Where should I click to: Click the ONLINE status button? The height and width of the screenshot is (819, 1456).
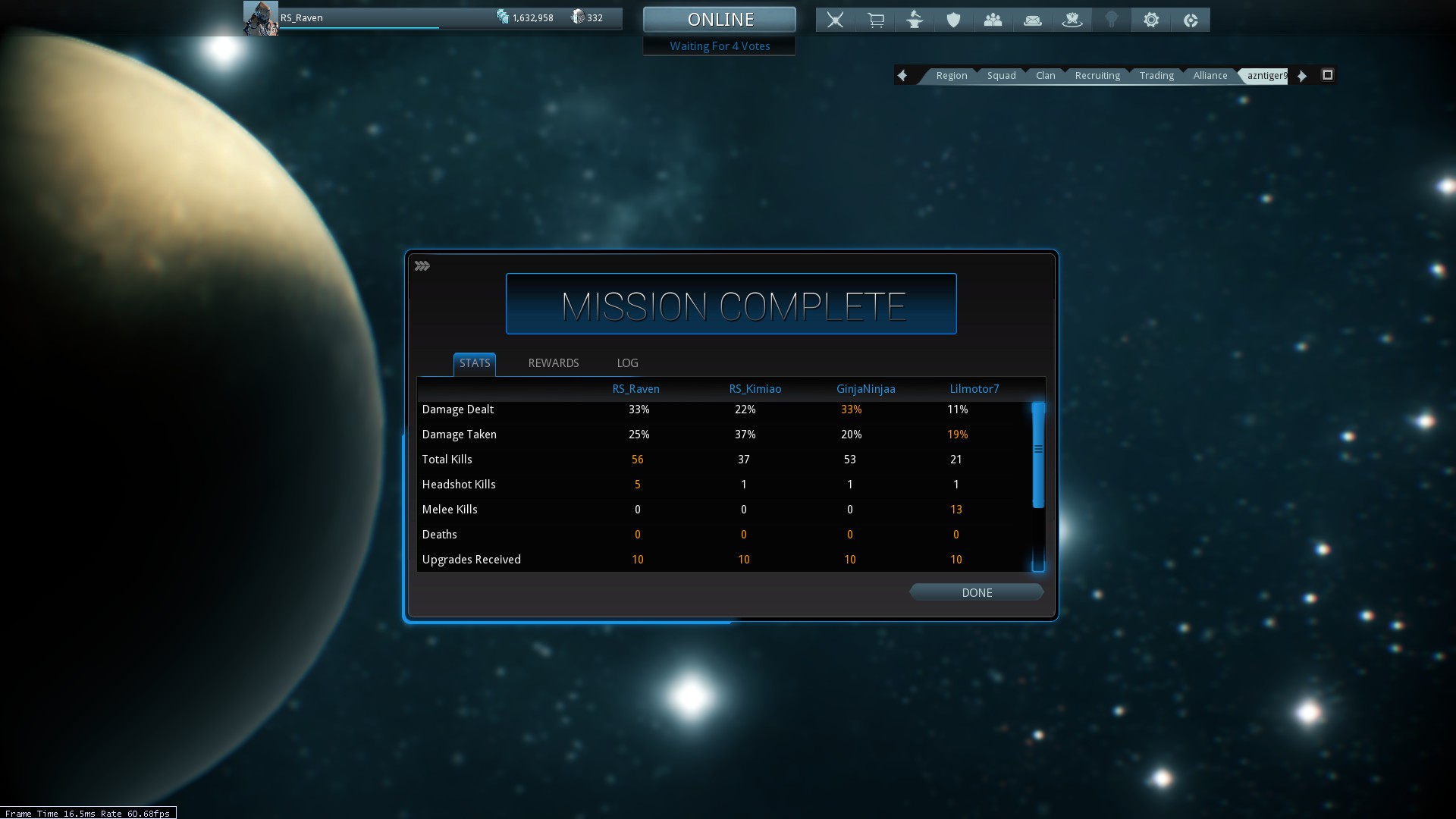tap(720, 20)
